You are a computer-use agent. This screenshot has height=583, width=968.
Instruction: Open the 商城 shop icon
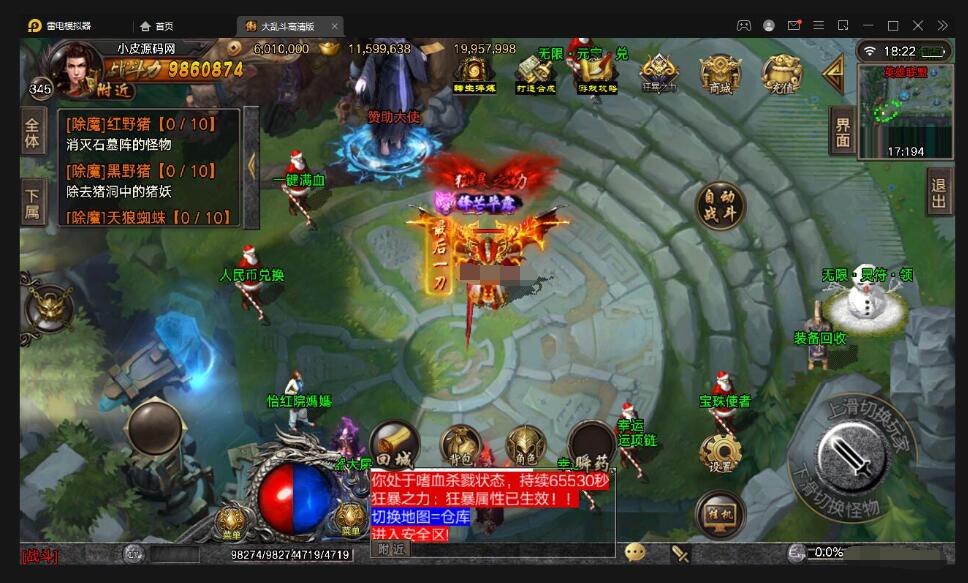pyautogui.click(x=720, y=73)
